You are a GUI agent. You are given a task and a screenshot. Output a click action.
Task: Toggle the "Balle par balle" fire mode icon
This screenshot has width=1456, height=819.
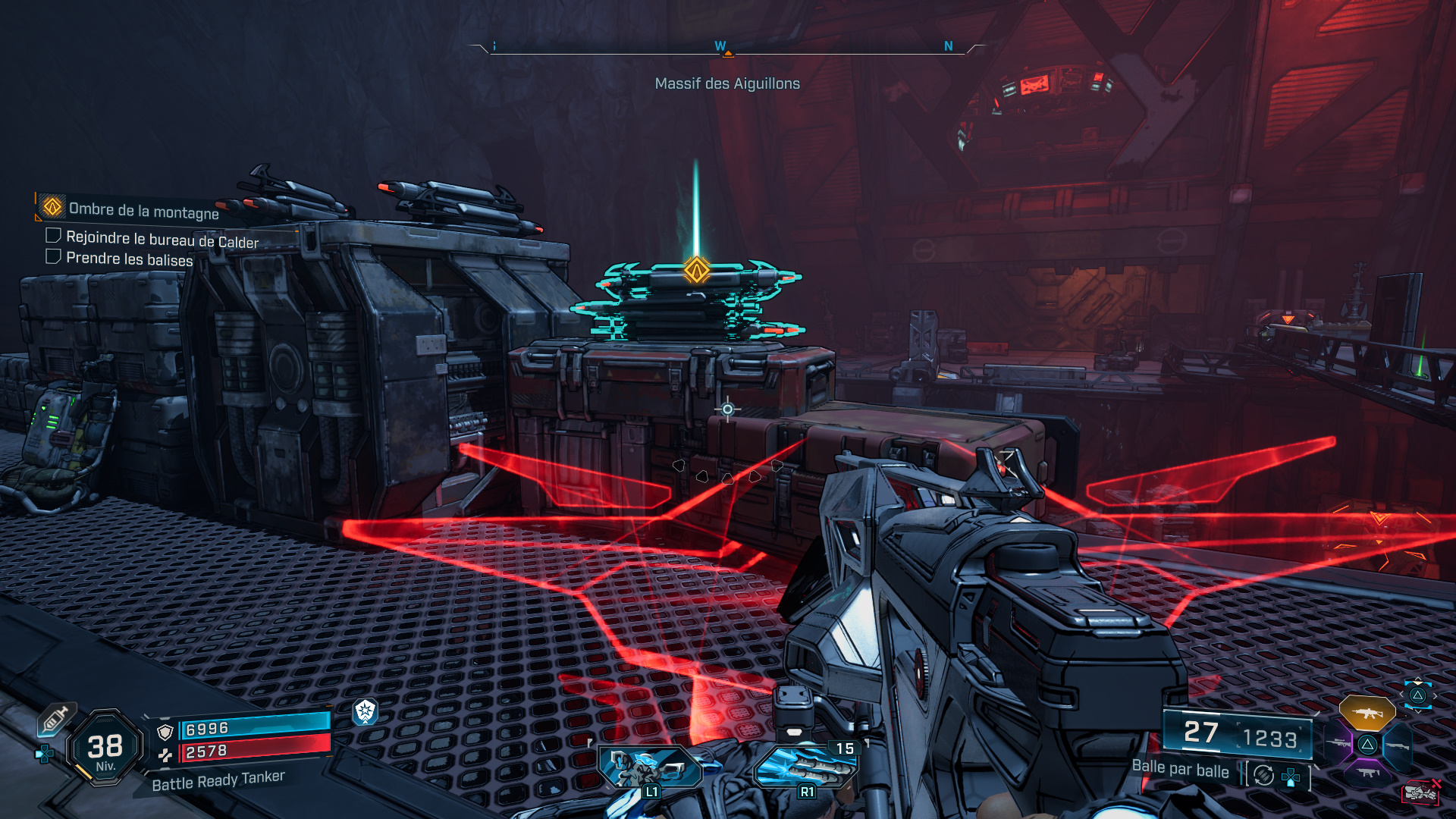tap(1263, 775)
